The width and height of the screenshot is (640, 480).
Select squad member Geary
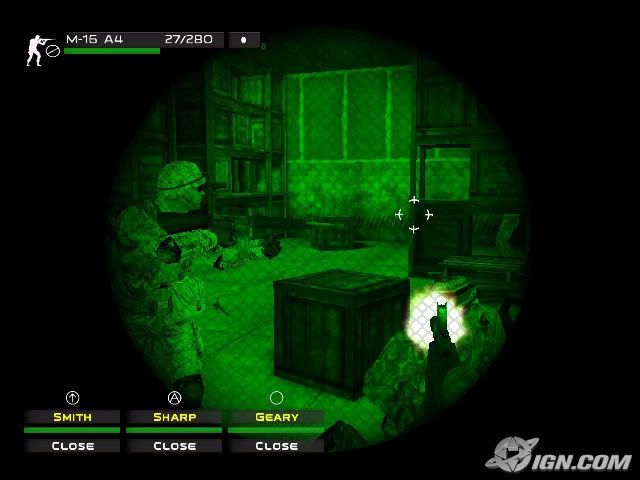[276, 417]
